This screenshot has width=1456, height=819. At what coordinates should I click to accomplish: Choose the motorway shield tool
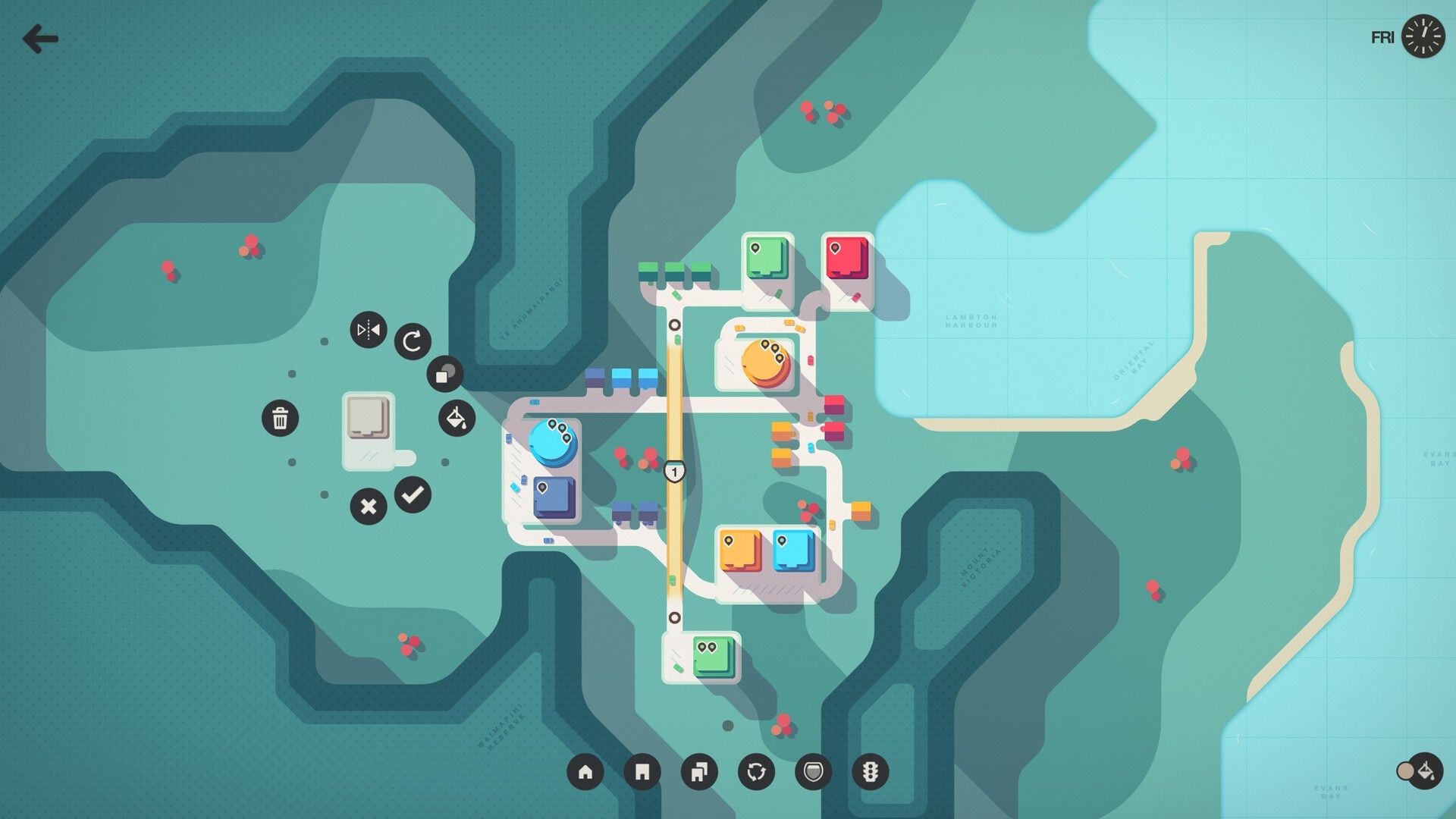click(x=813, y=772)
